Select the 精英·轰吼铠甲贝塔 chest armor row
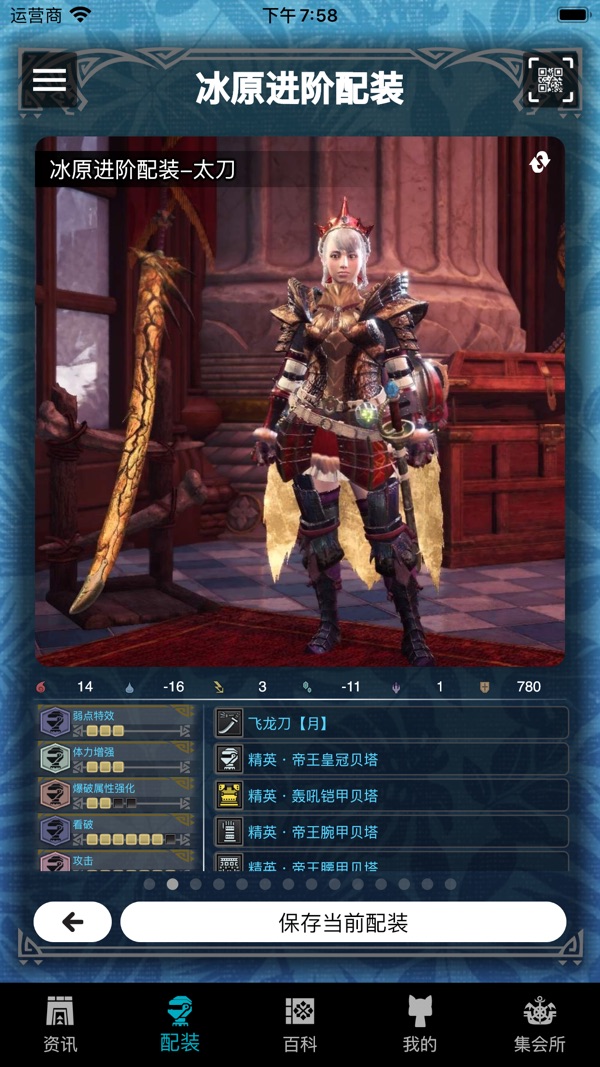600x1067 pixels. 392,796
